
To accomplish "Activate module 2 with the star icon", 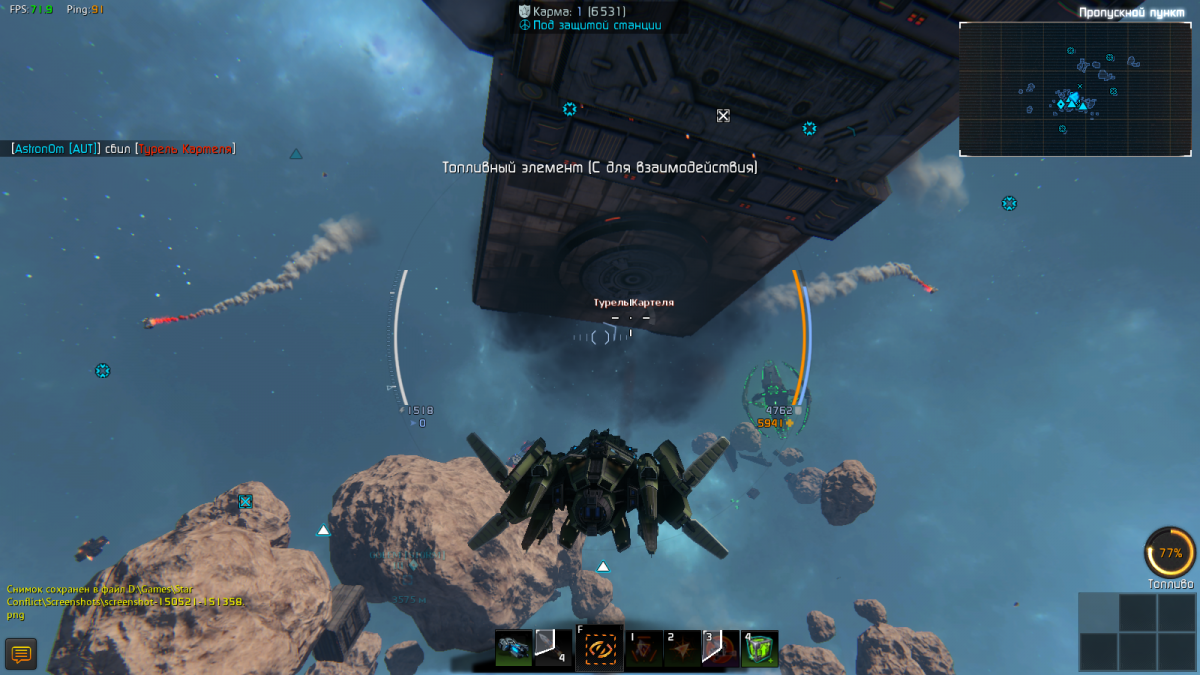I will click(x=683, y=648).
